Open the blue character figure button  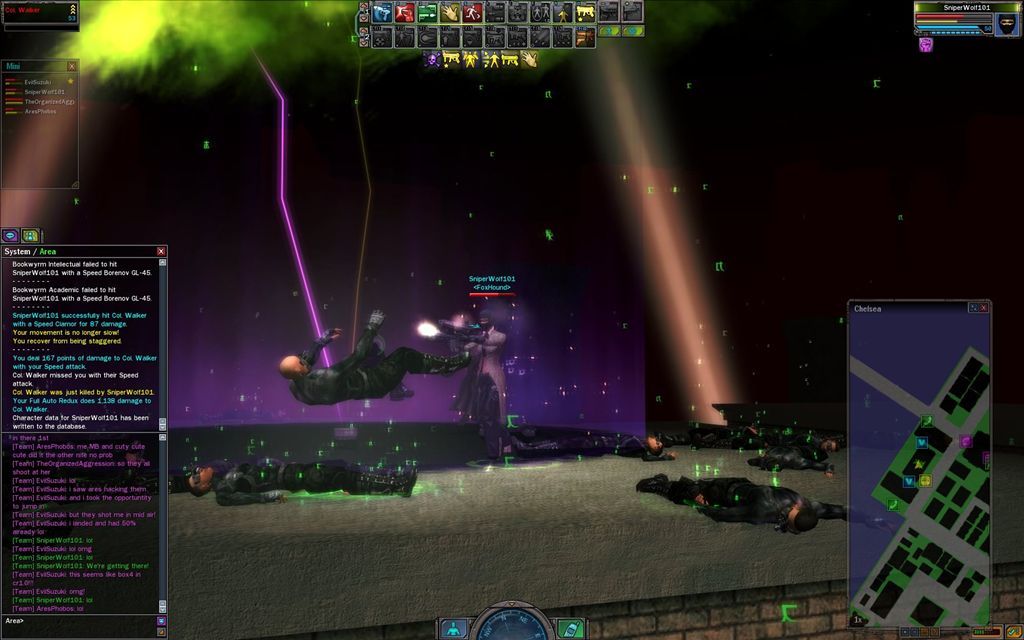pyautogui.click(x=453, y=629)
